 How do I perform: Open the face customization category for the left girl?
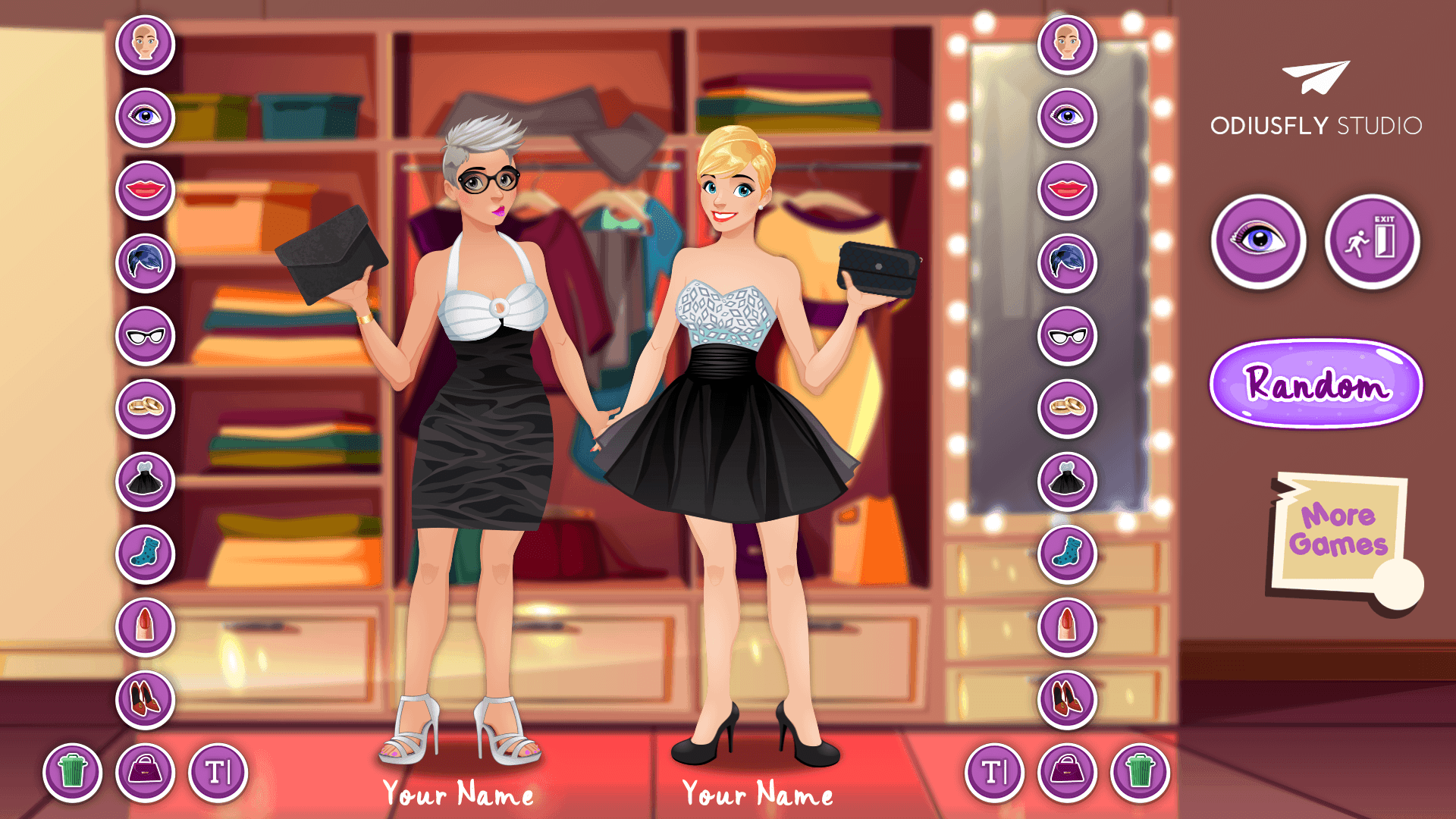click(146, 43)
